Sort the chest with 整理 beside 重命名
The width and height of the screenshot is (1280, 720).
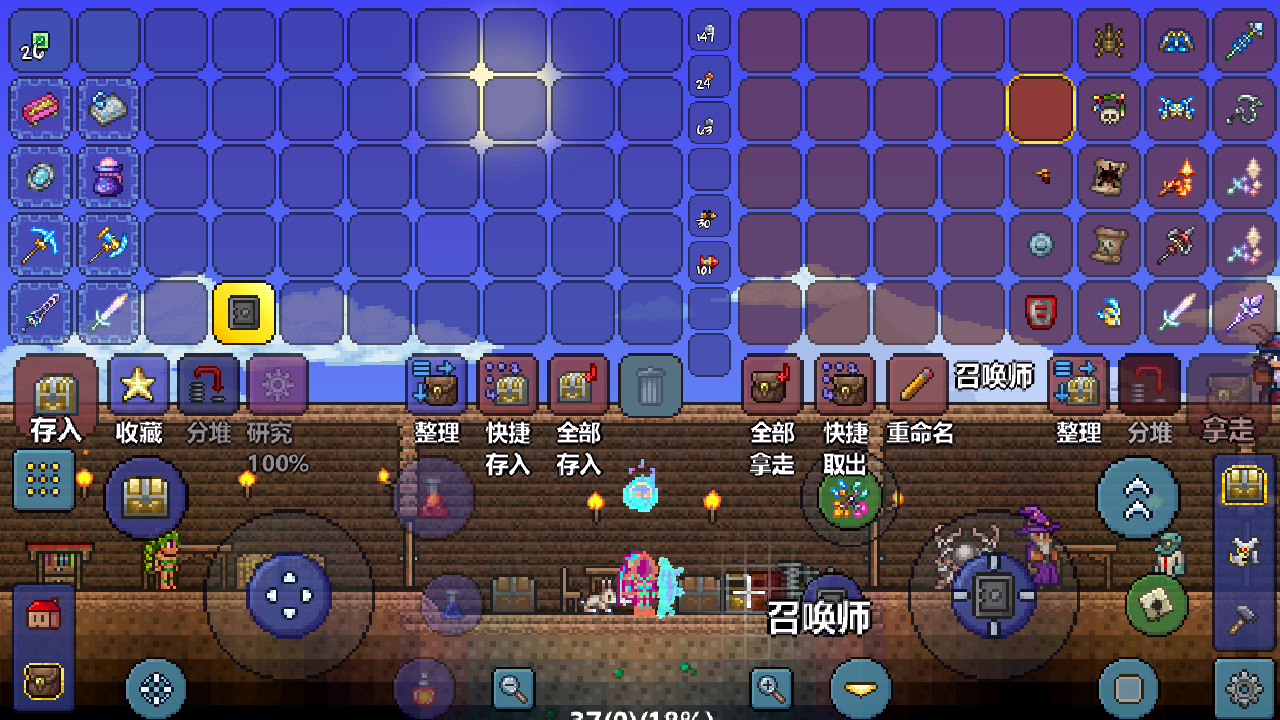[1078, 386]
